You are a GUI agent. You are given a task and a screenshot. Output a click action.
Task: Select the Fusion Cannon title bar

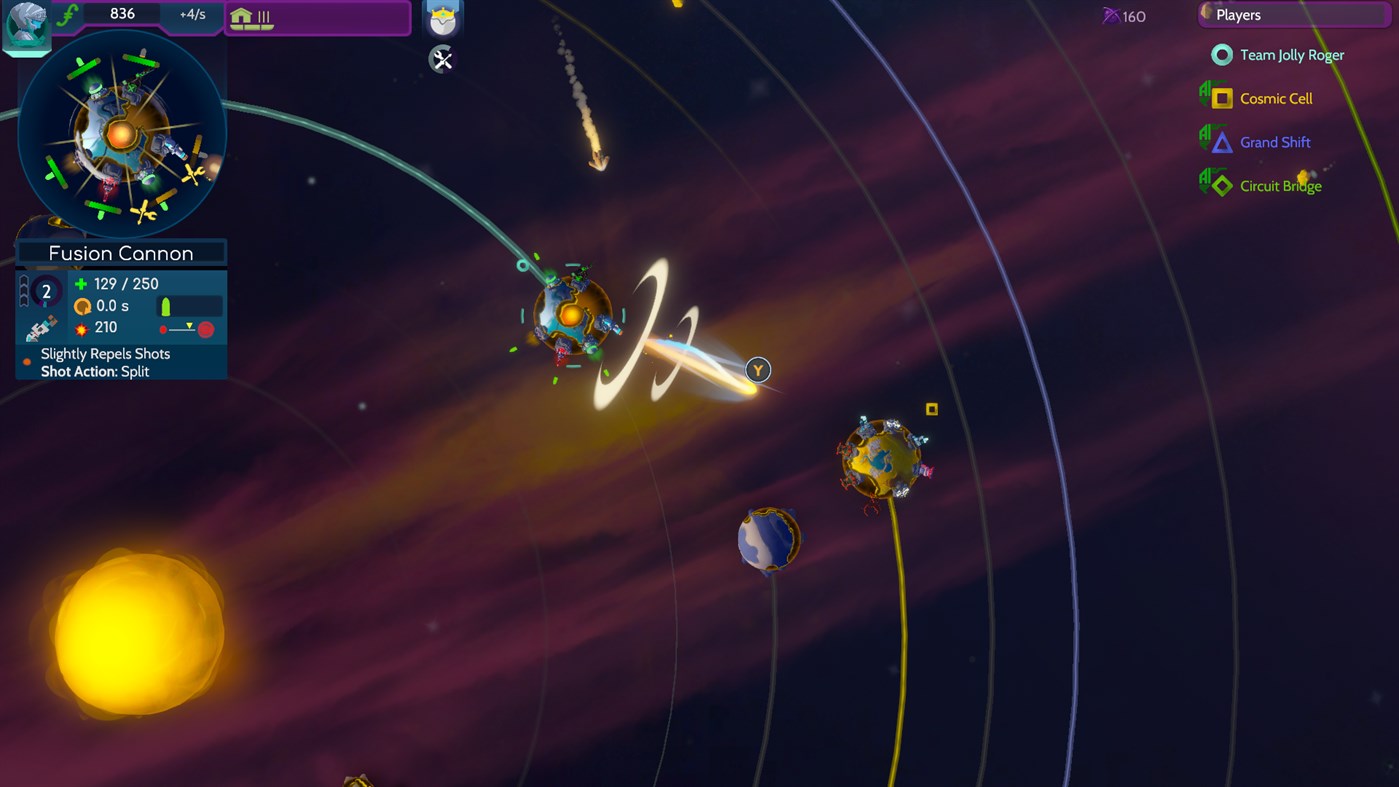click(120, 252)
